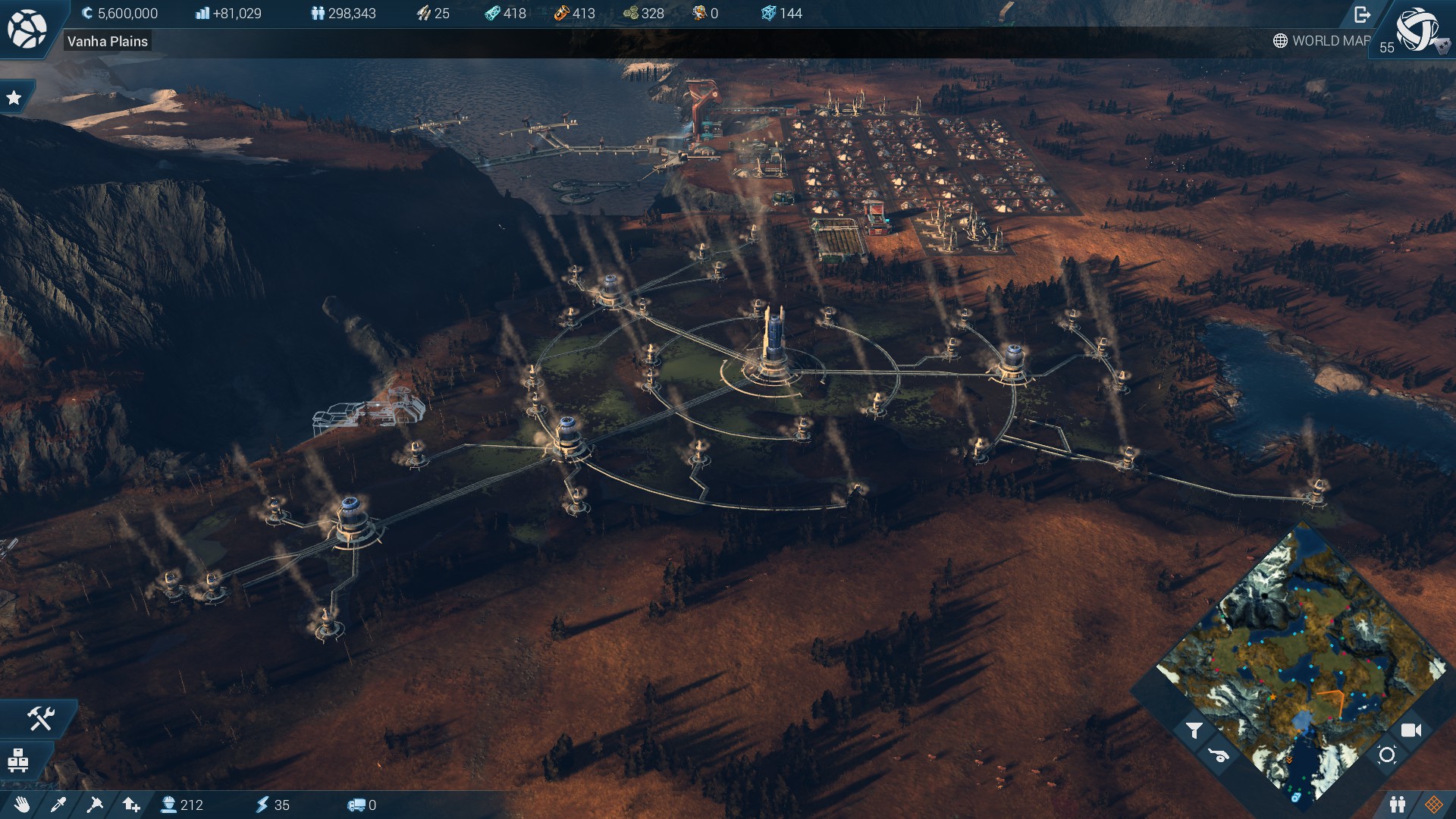Click the star favorites tab
This screenshot has height=819, width=1456.
(14, 98)
